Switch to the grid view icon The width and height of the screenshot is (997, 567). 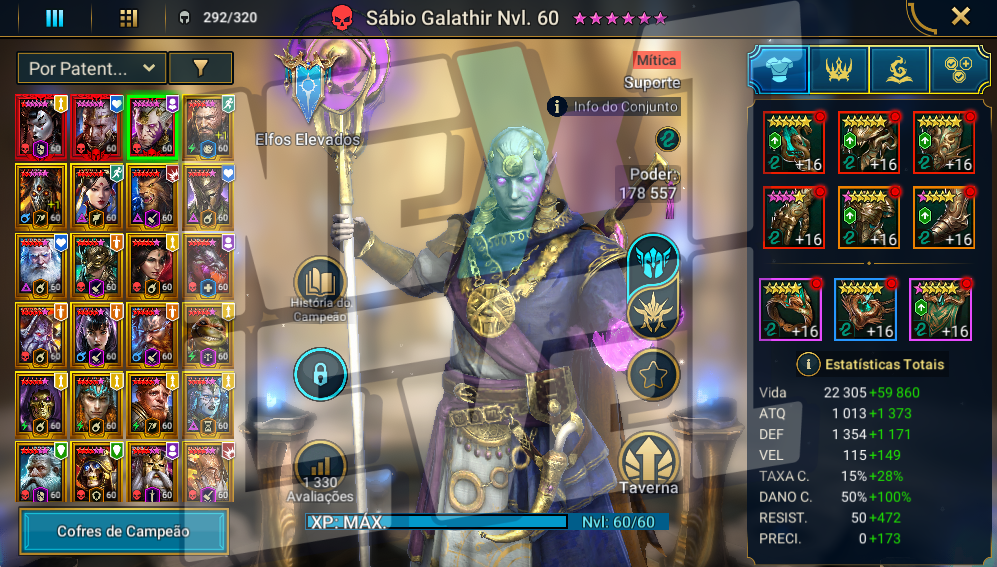(128, 18)
